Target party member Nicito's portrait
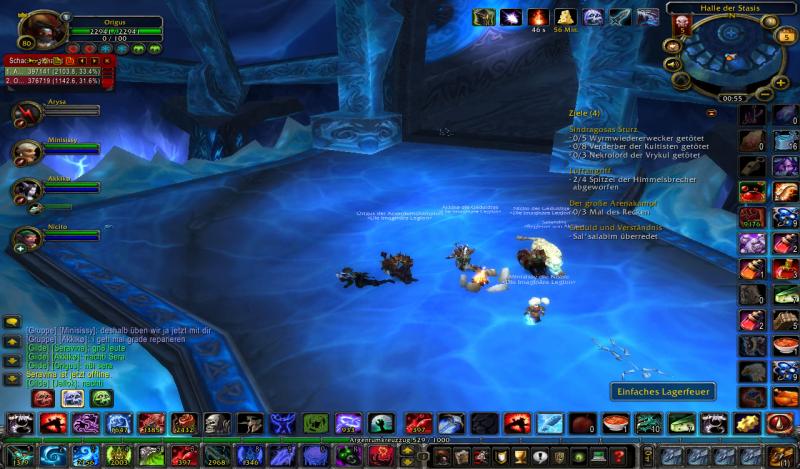The height and width of the screenshot is (469, 800). click(26, 238)
